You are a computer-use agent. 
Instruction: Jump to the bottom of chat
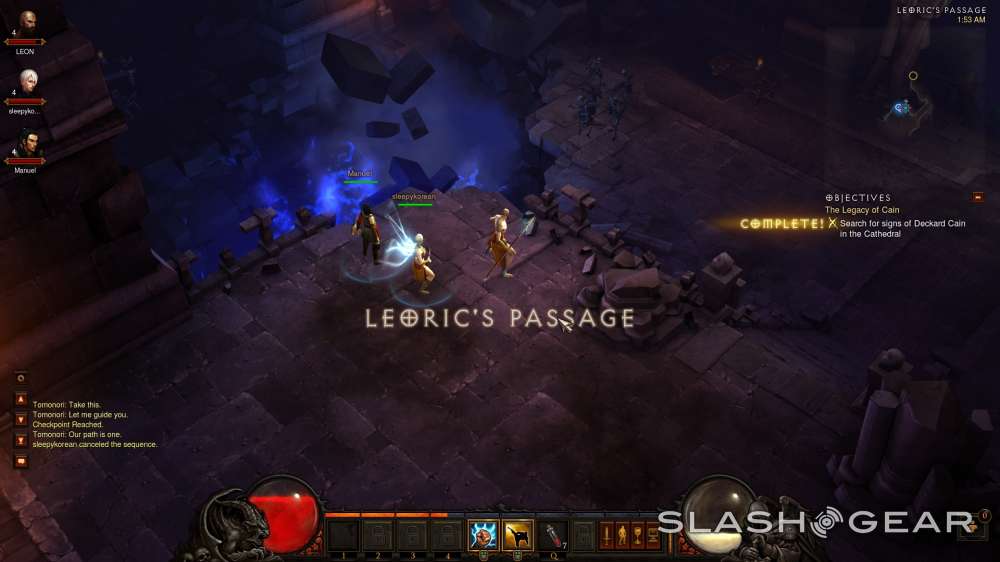(x=21, y=440)
